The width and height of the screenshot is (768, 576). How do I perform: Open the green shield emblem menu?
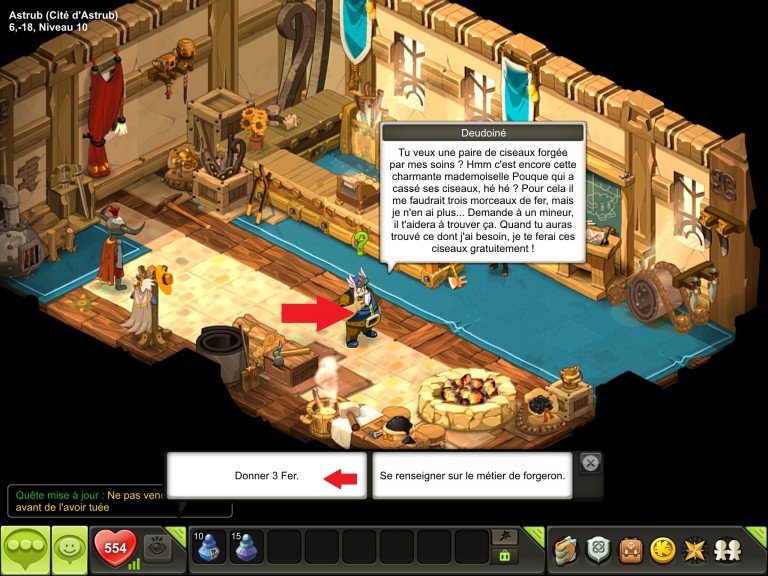(x=599, y=549)
